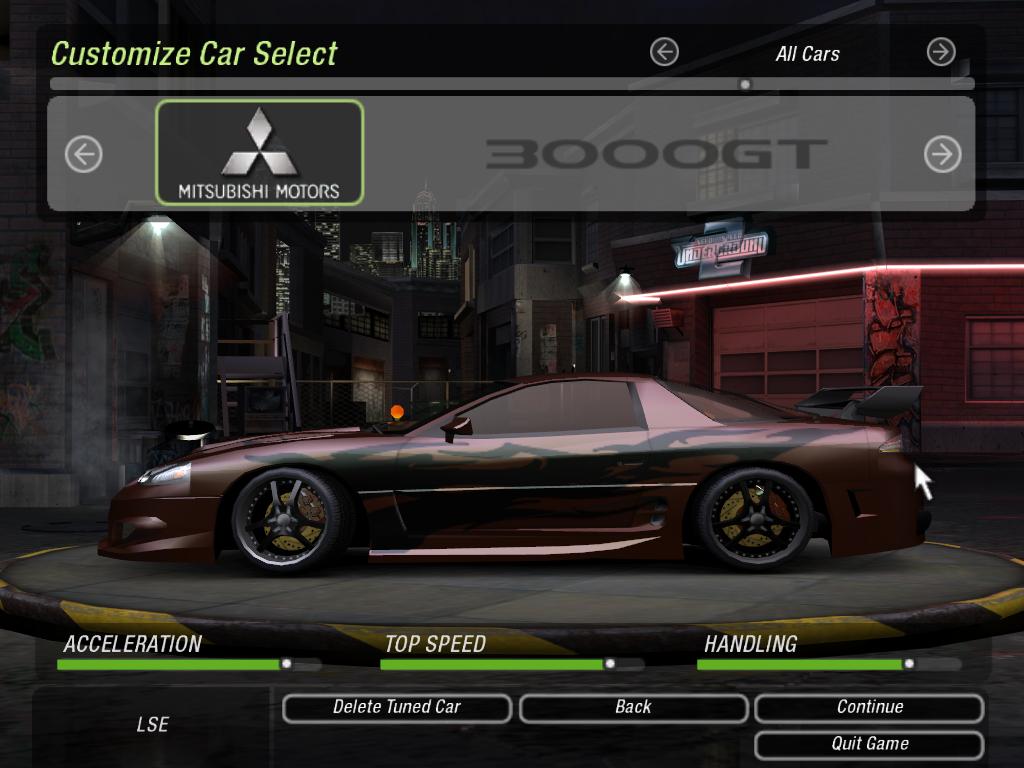The height and width of the screenshot is (768, 1024).
Task: Click the car list scrollbar handle
Action: pos(745,85)
